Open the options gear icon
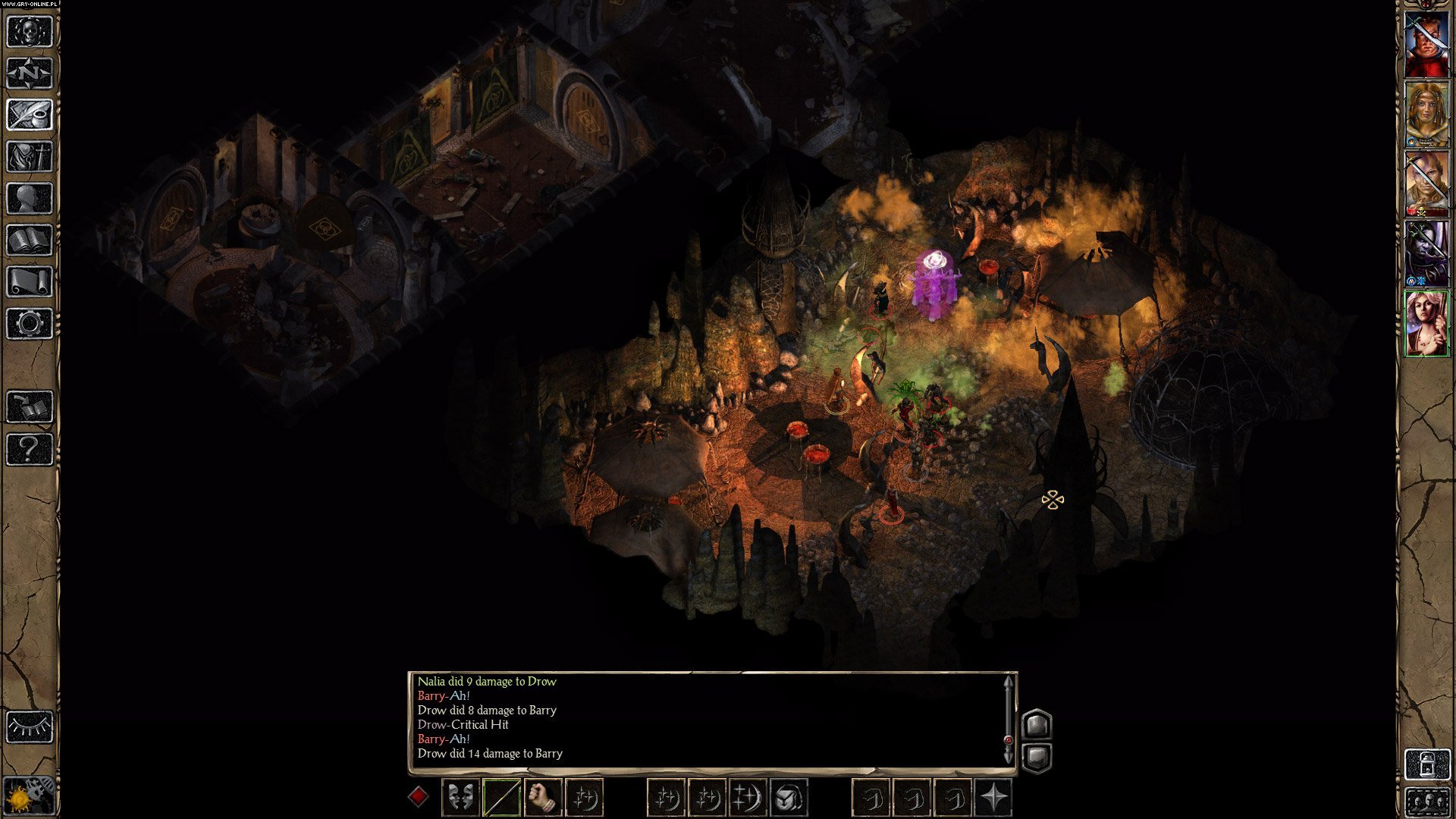The height and width of the screenshot is (819, 1456). pyautogui.click(x=30, y=324)
